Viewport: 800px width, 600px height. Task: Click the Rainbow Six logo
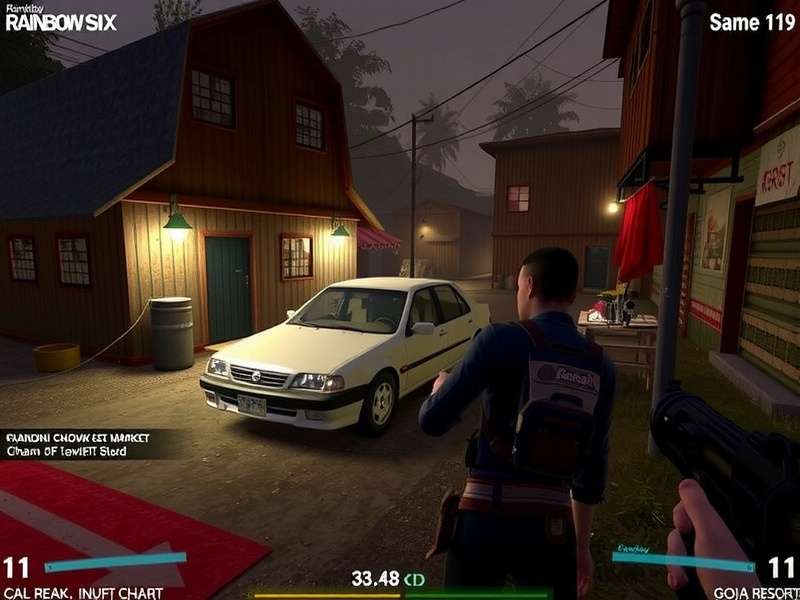60,20
